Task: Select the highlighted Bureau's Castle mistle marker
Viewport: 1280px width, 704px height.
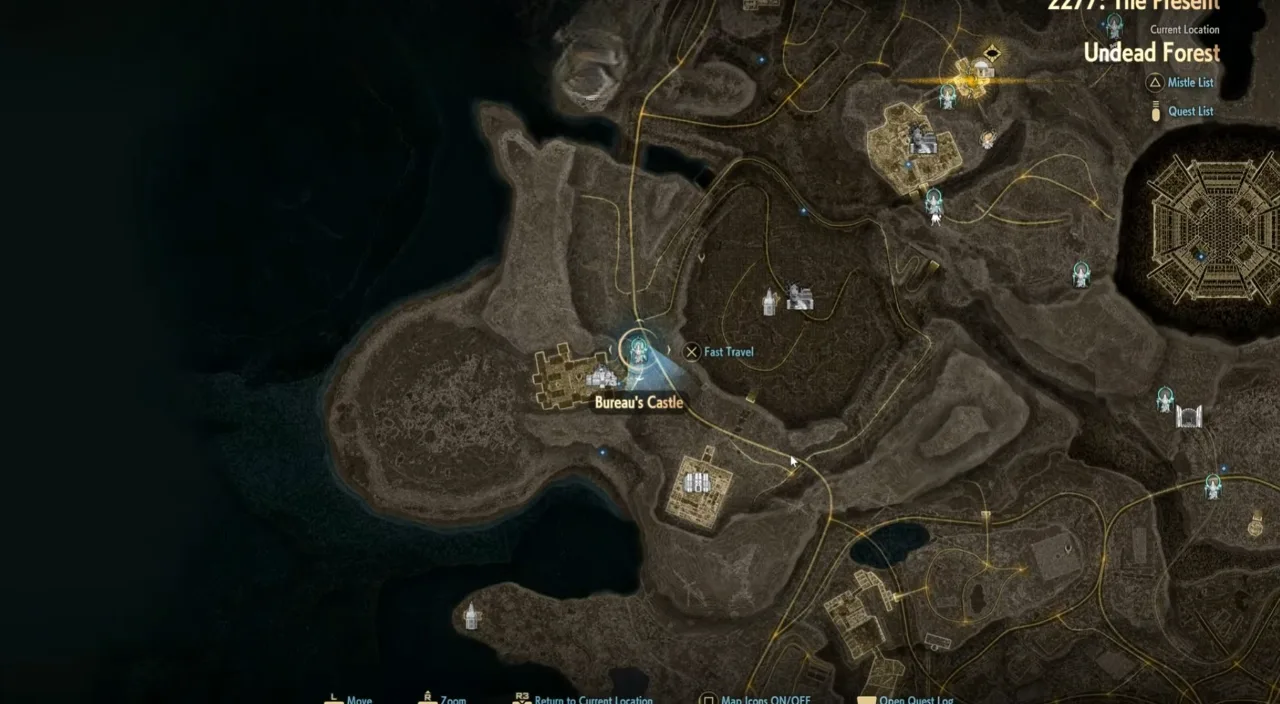Action: 638,348
